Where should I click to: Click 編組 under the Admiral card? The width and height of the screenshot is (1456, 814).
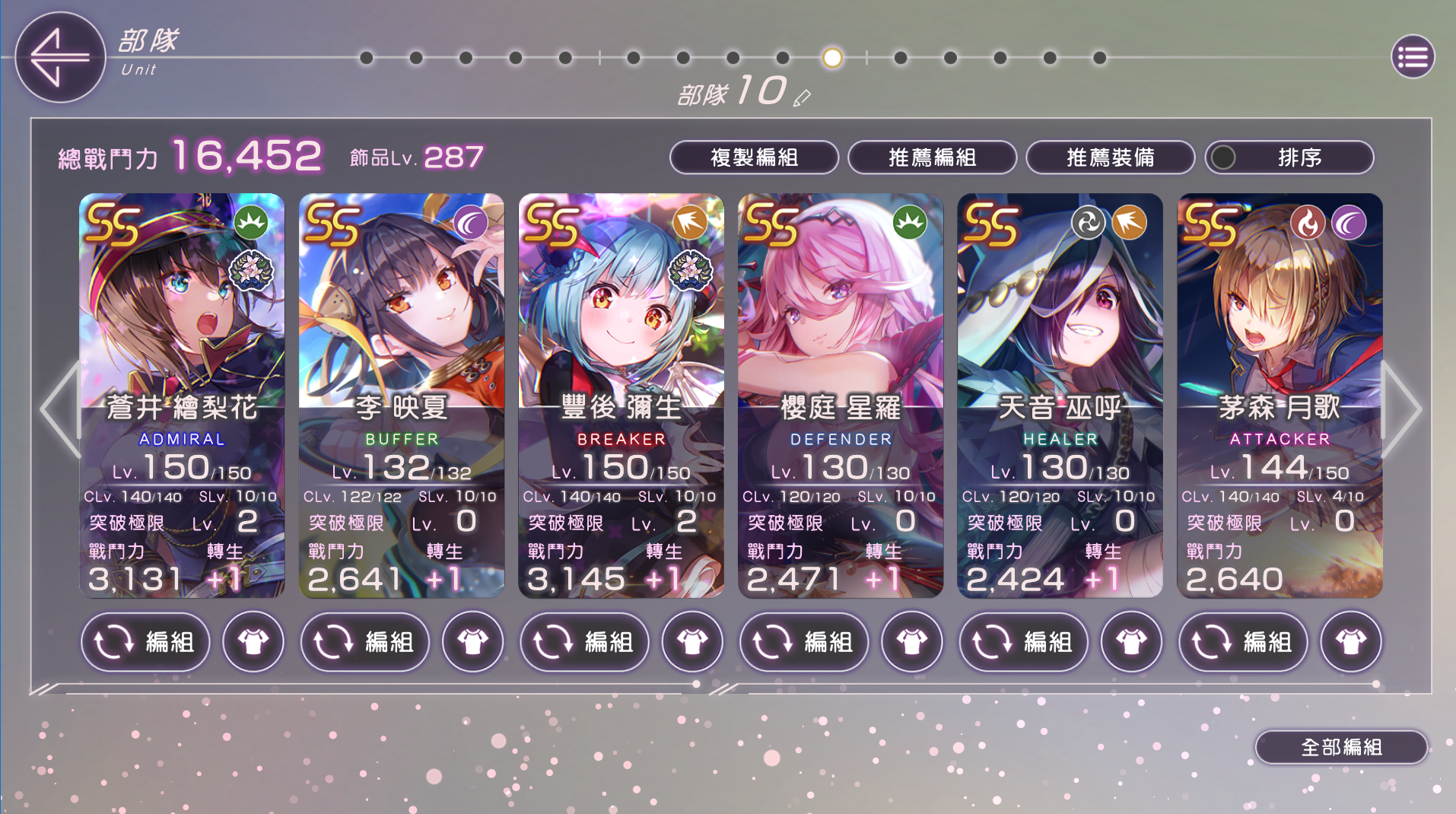coord(145,642)
